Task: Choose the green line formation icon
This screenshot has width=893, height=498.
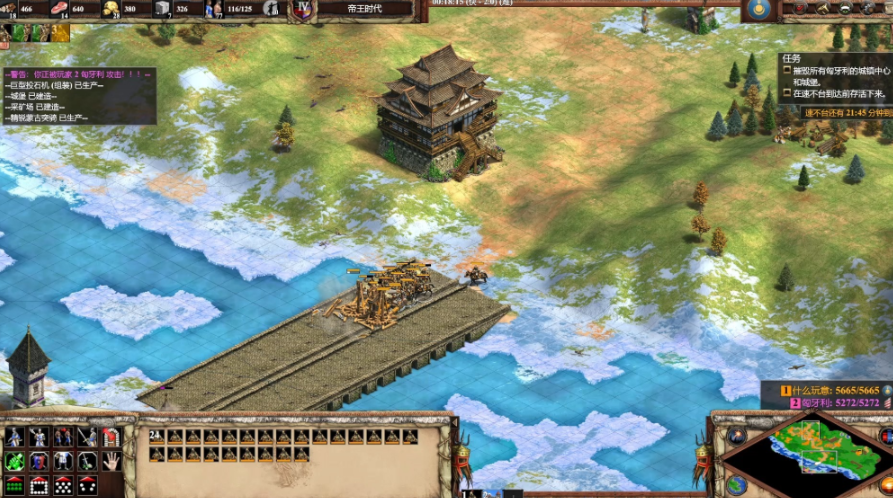Action: [x=14, y=485]
